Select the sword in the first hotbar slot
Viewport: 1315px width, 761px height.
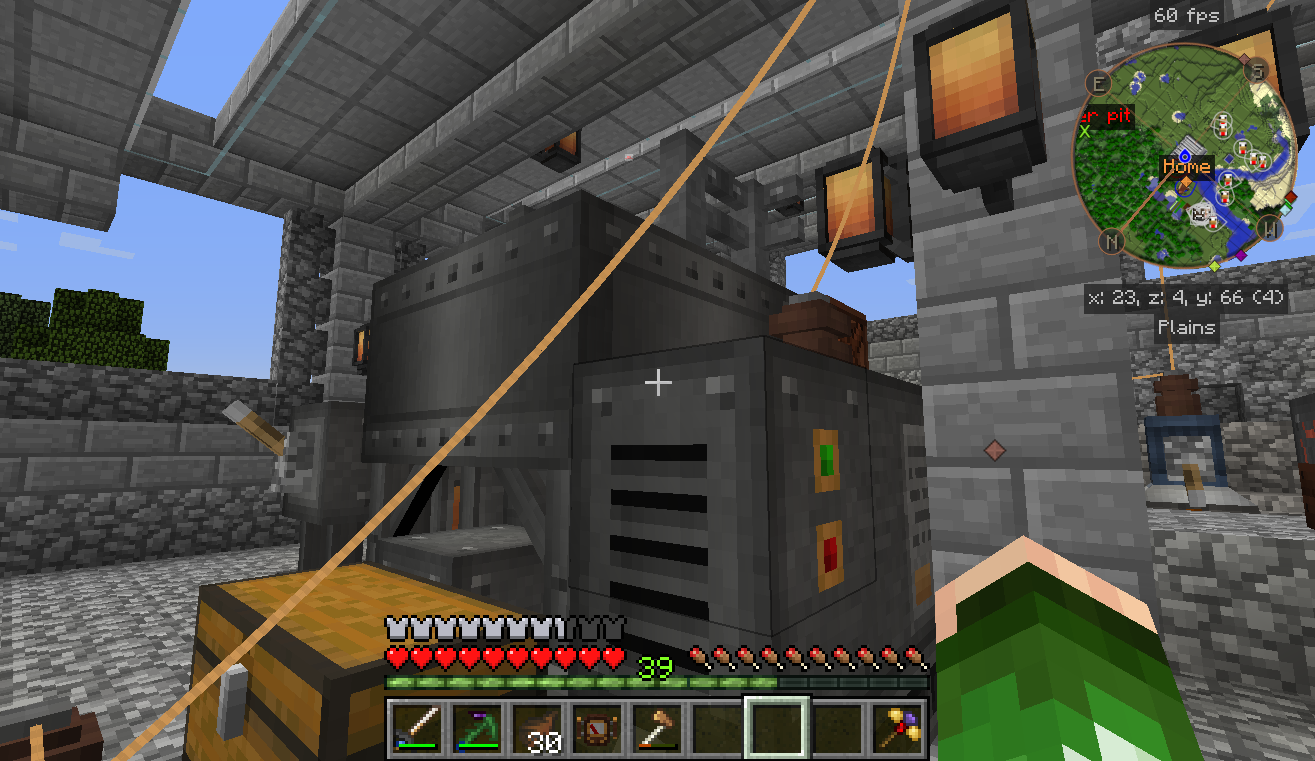(x=417, y=726)
